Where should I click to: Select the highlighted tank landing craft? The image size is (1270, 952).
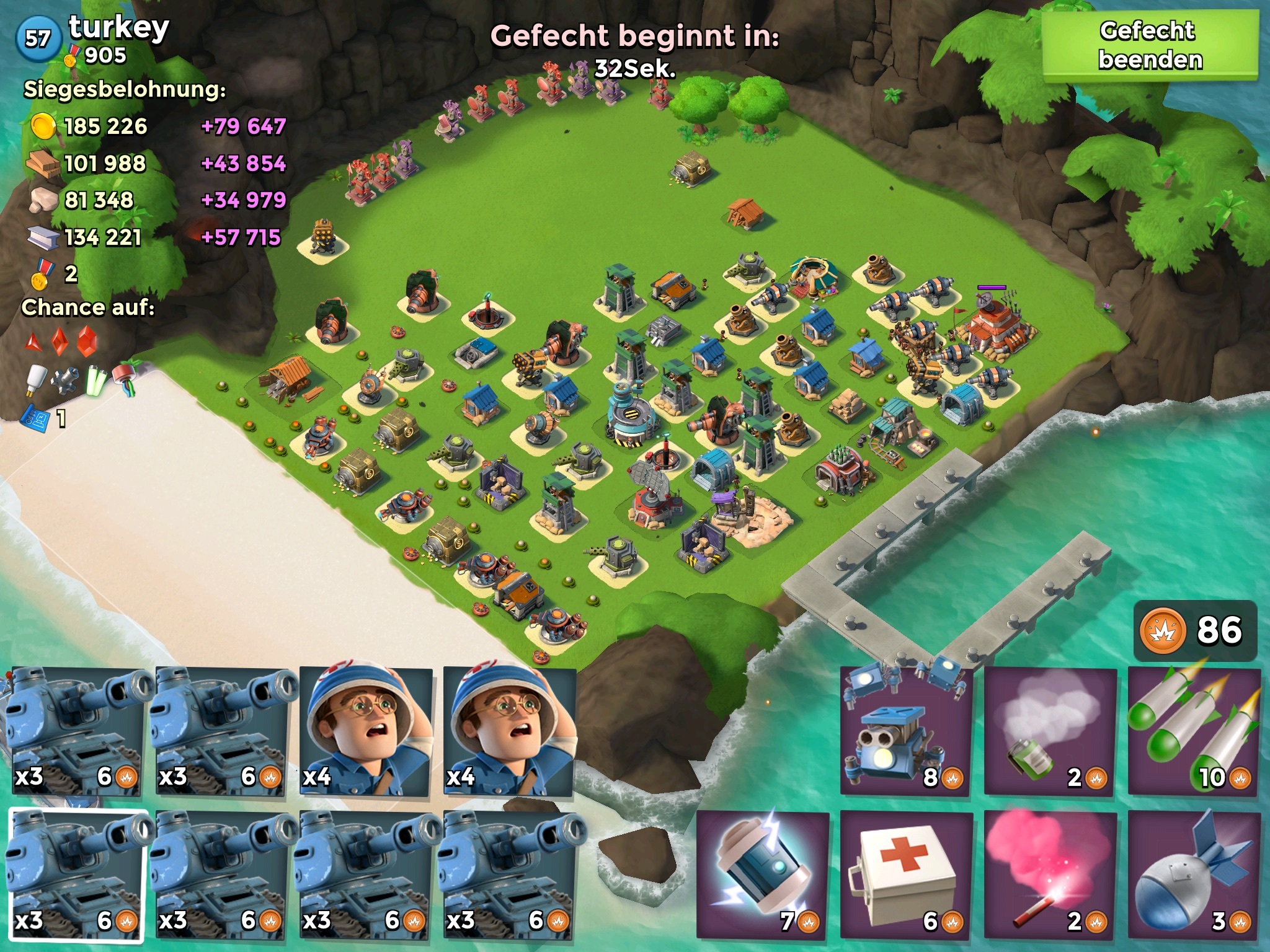[x=77, y=875]
